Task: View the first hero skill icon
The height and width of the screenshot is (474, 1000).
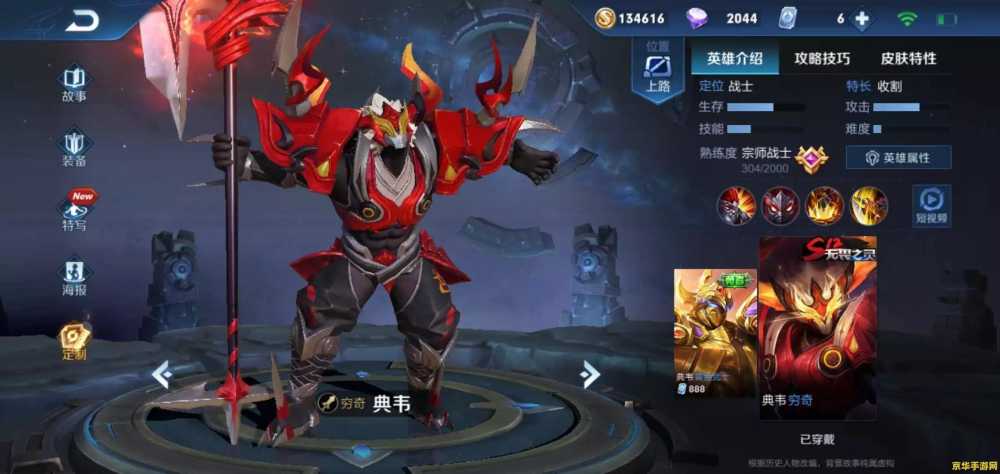Action: point(735,205)
